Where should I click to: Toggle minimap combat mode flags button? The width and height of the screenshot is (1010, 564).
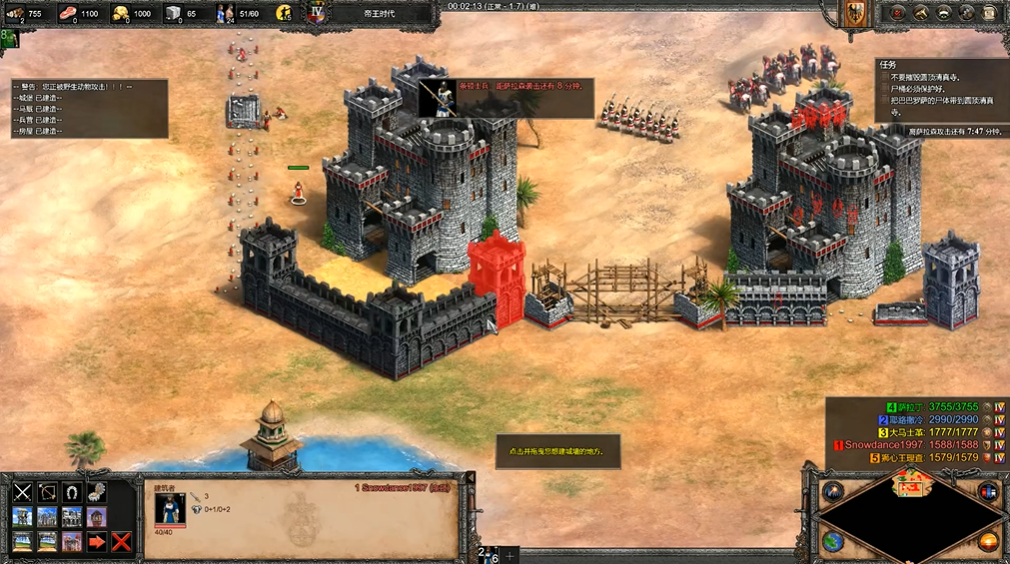click(988, 492)
